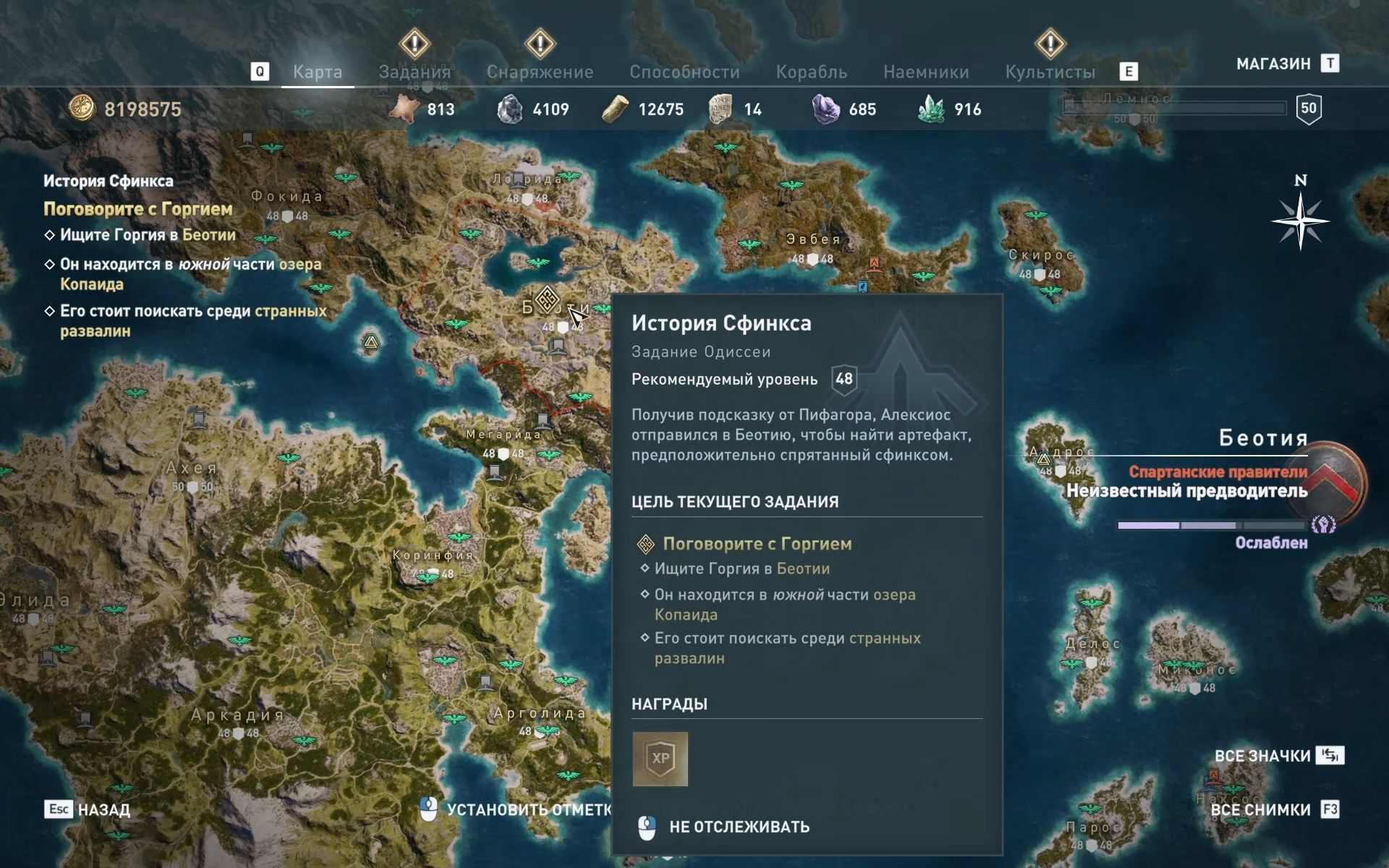Stop tracking via Не отслеживать
This screenshot has width=1389, height=868.
coord(739,827)
